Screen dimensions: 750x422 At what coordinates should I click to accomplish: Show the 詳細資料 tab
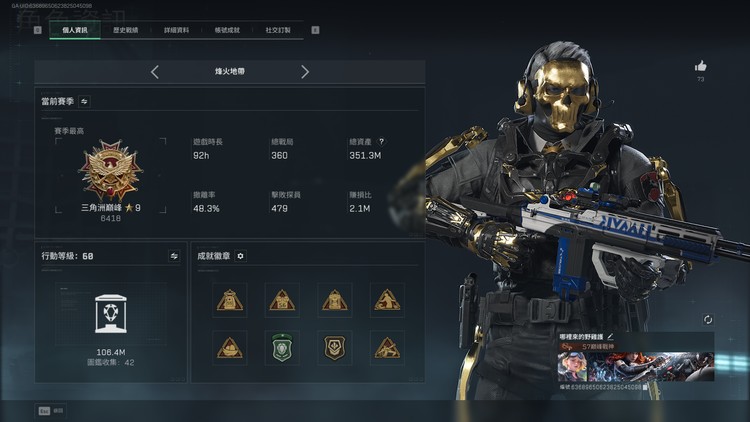178,30
